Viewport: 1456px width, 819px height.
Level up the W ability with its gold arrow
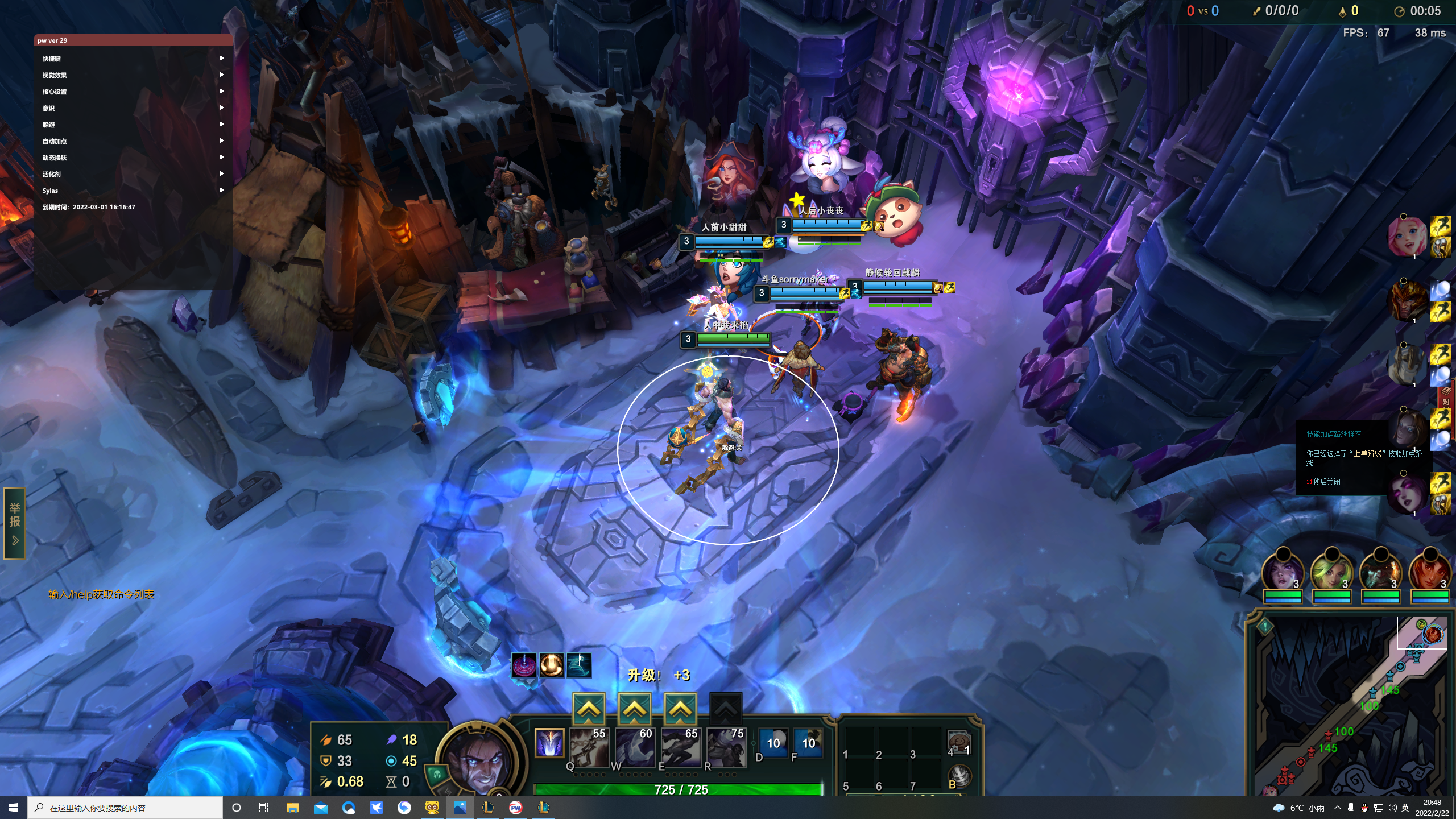click(634, 709)
